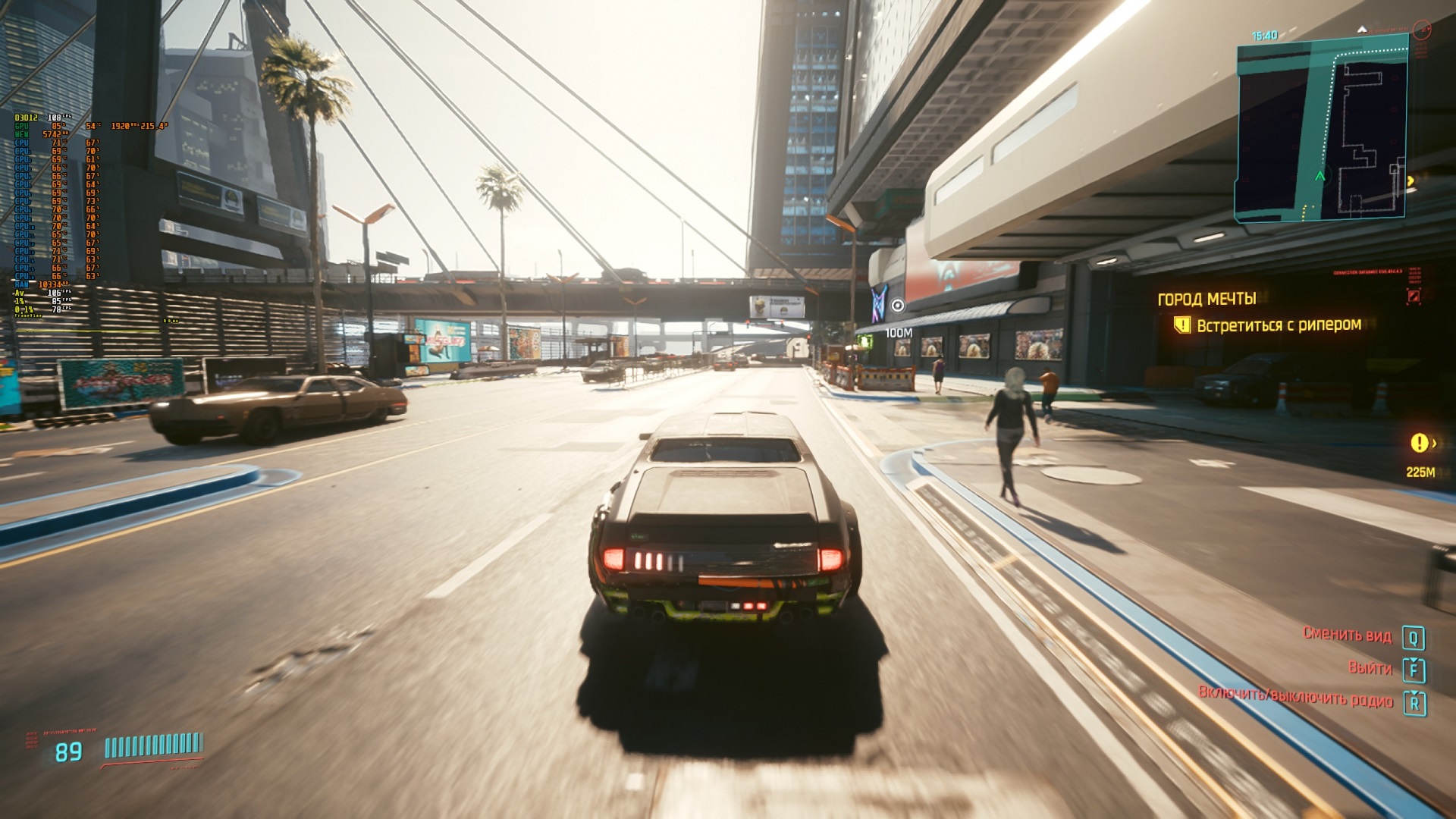Open the "ГОРОД МЕЧТЫ" quest title
This screenshot has width=1456, height=819.
click(x=1207, y=299)
